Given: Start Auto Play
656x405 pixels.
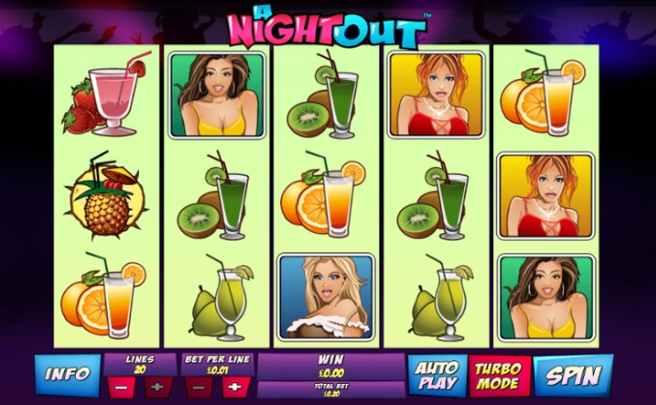Looking at the screenshot, I should (x=438, y=376).
